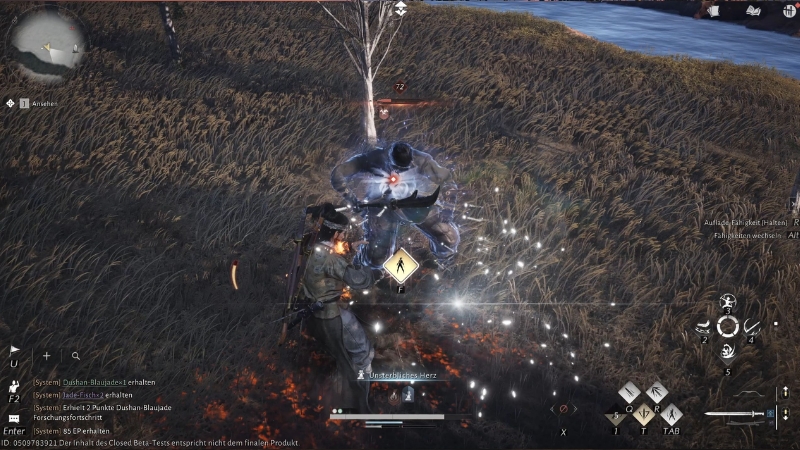Use the boat-shaped item in the wheel
The image size is (800, 450).
point(703,326)
